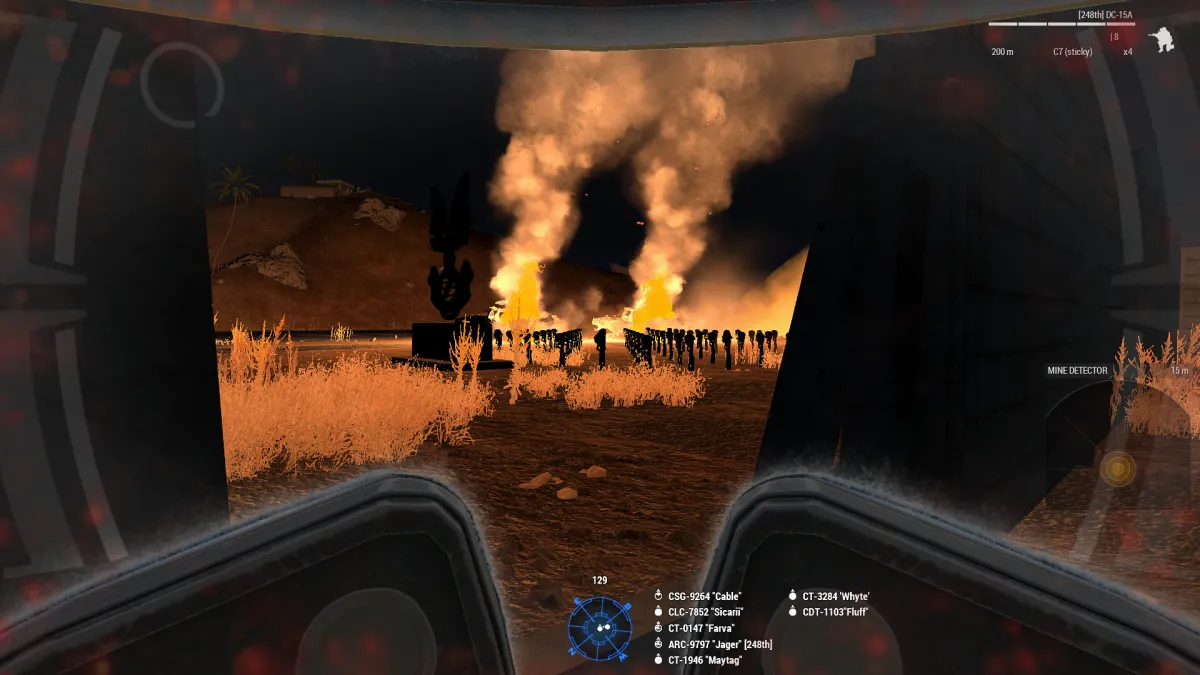
Task: Select squad member CSG-9264 "Cable"
Action: coord(705,596)
